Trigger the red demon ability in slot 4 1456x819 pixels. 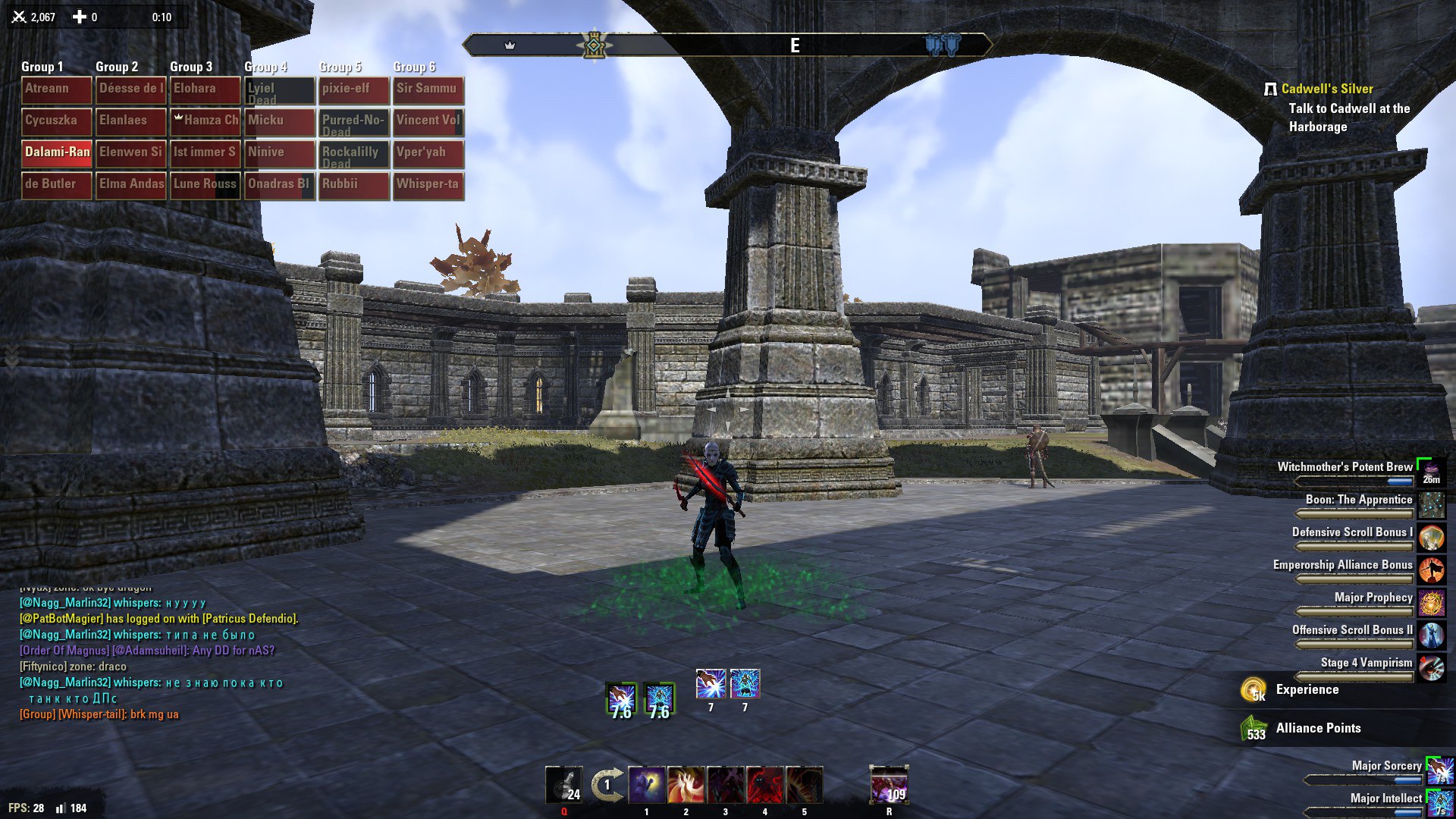pos(765,786)
